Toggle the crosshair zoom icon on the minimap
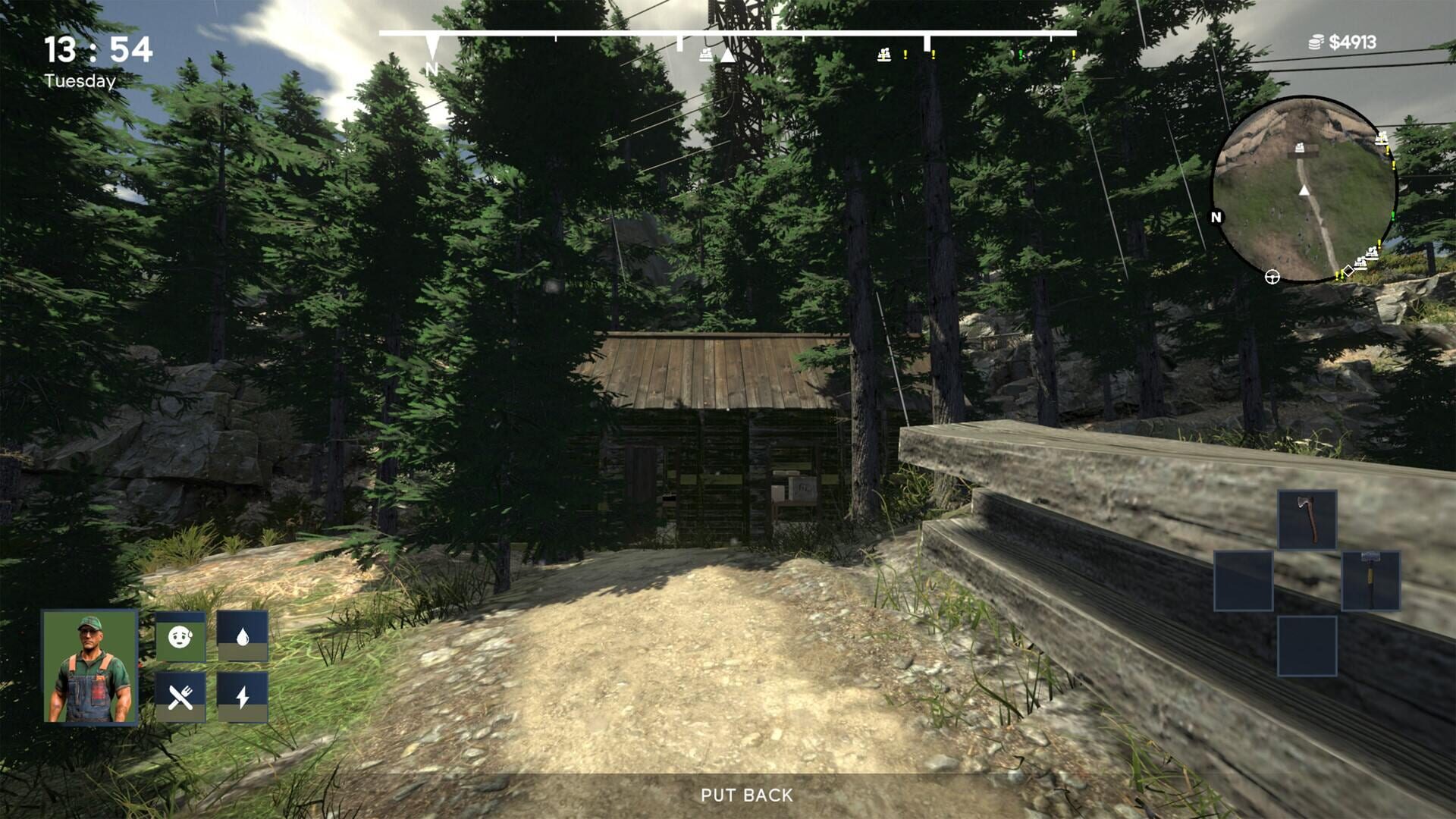Screen dimensions: 1456x819 pyautogui.click(x=1271, y=278)
